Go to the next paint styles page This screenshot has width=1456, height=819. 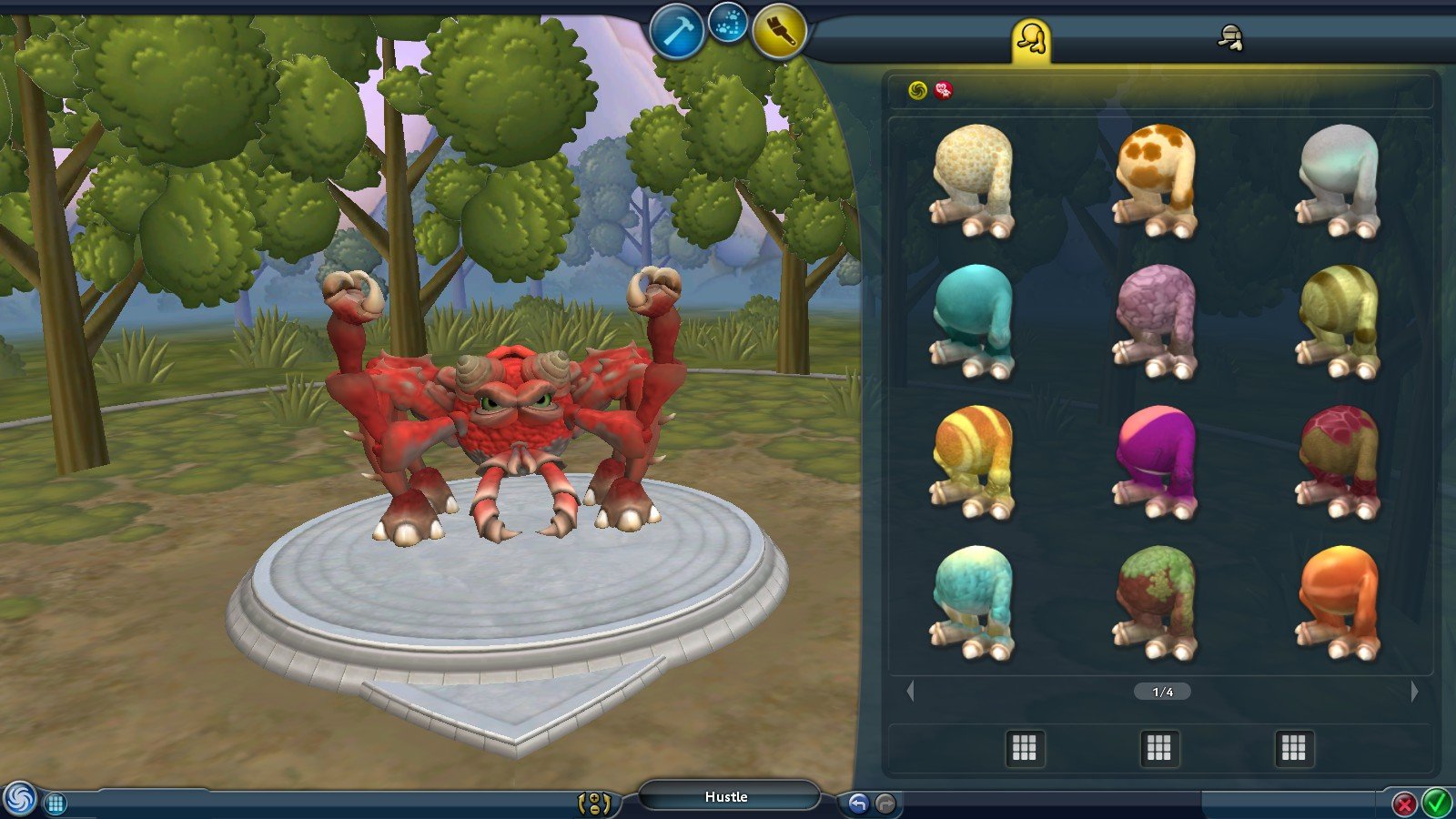[1414, 692]
